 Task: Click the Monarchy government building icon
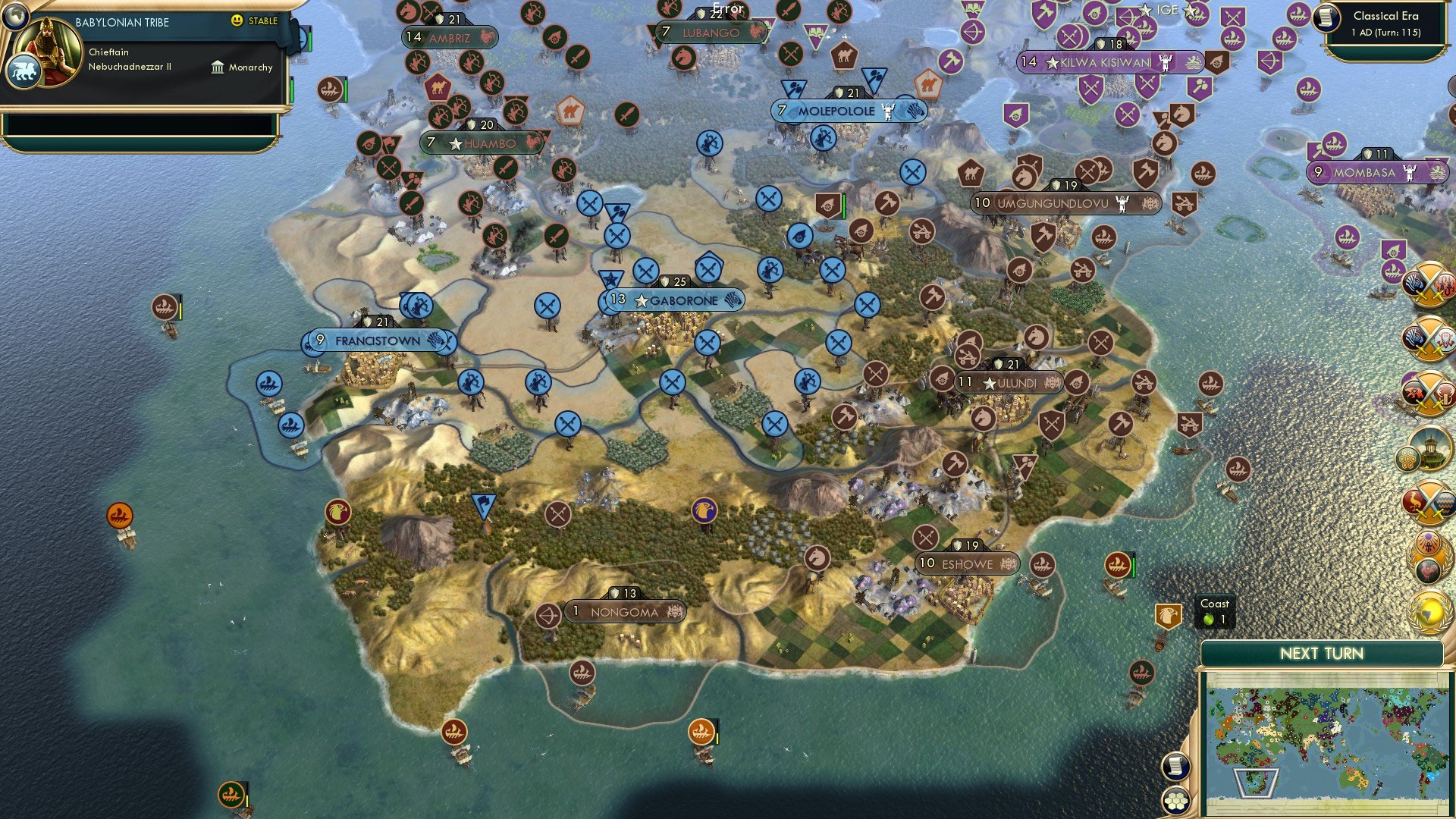[x=218, y=68]
